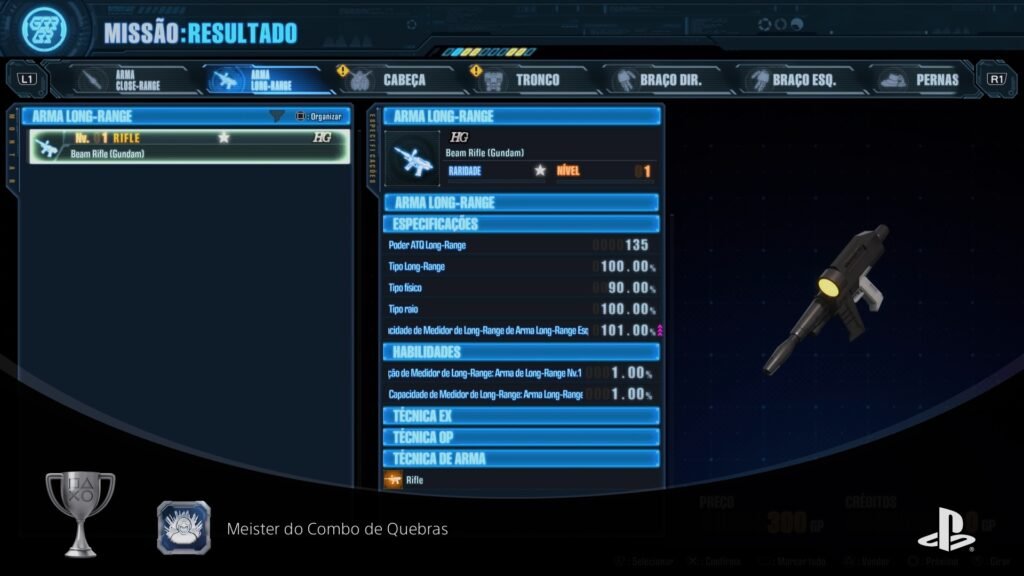This screenshot has height=576, width=1024.
Task: Expand the Especificações section header
Action: (521, 224)
